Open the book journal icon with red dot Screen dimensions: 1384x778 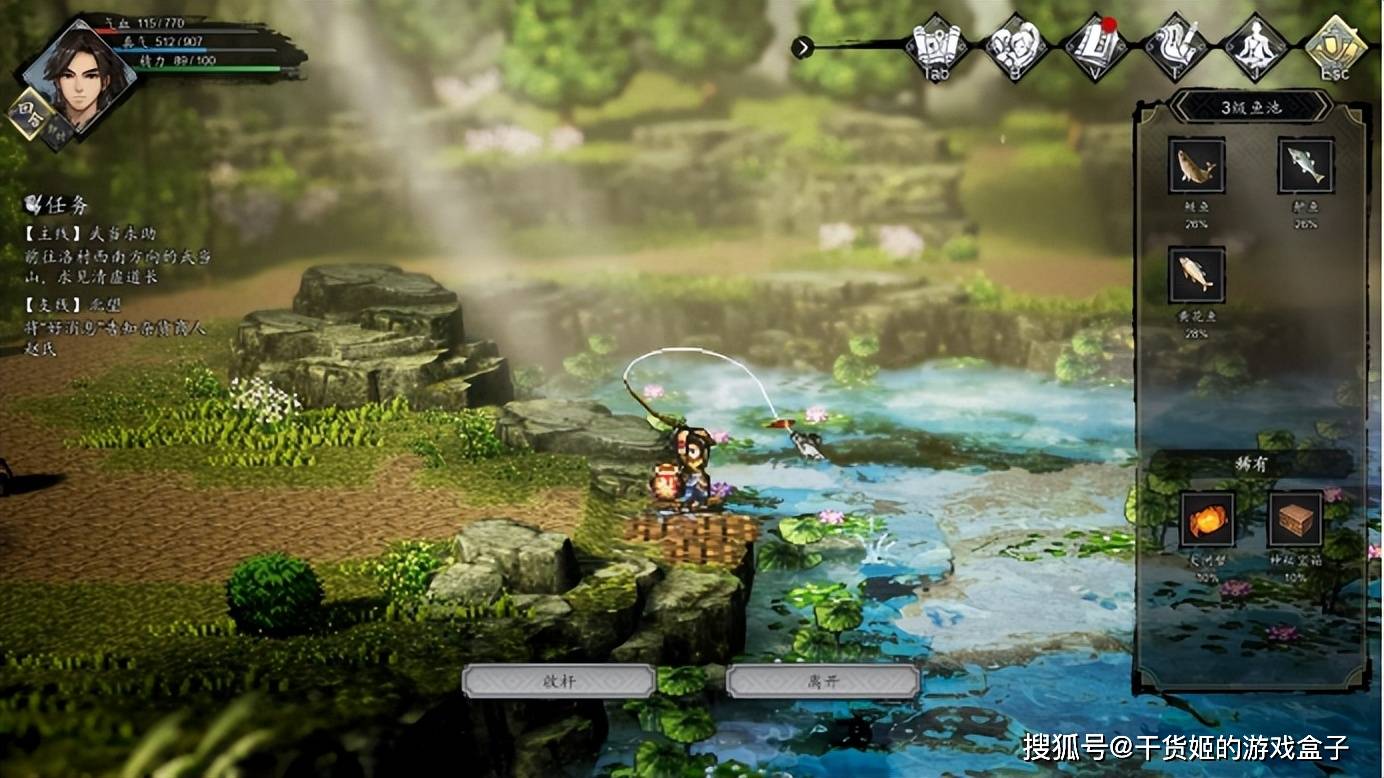[1095, 46]
